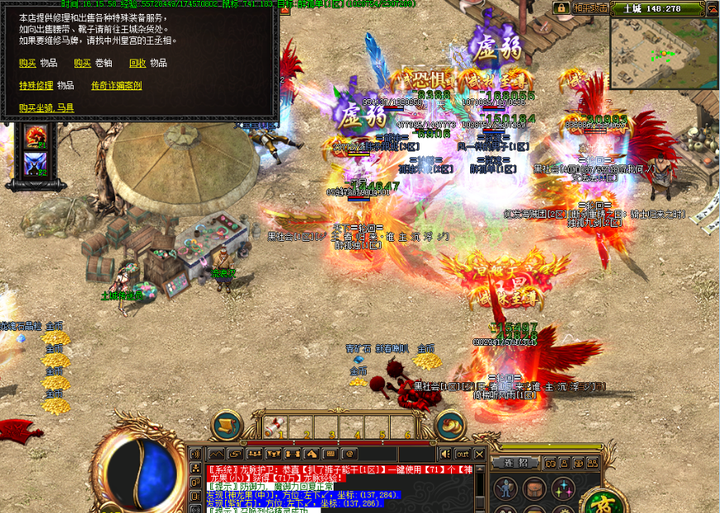Activate the red flame skill icon

coord(36,140)
